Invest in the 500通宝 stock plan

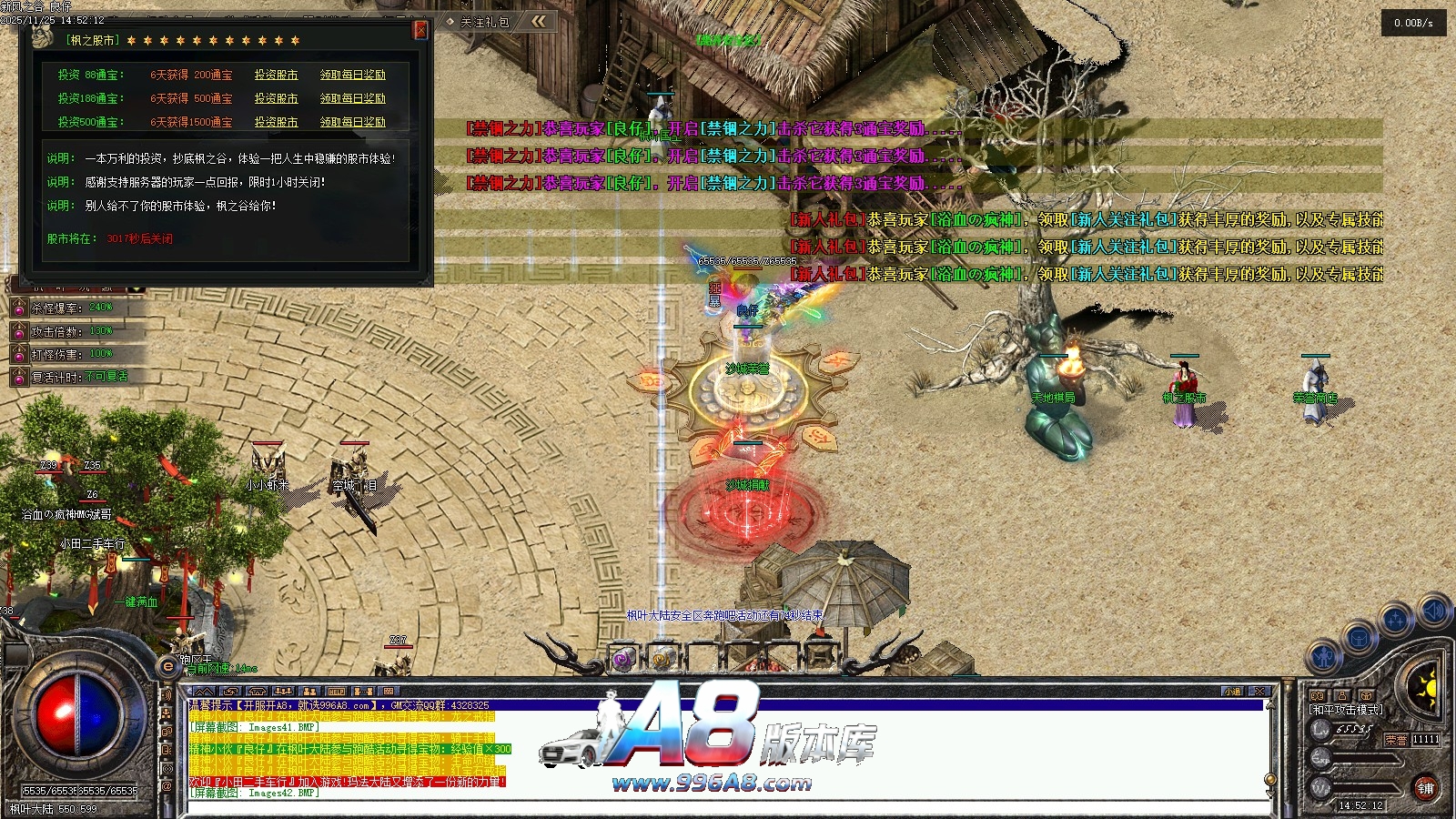point(276,122)
